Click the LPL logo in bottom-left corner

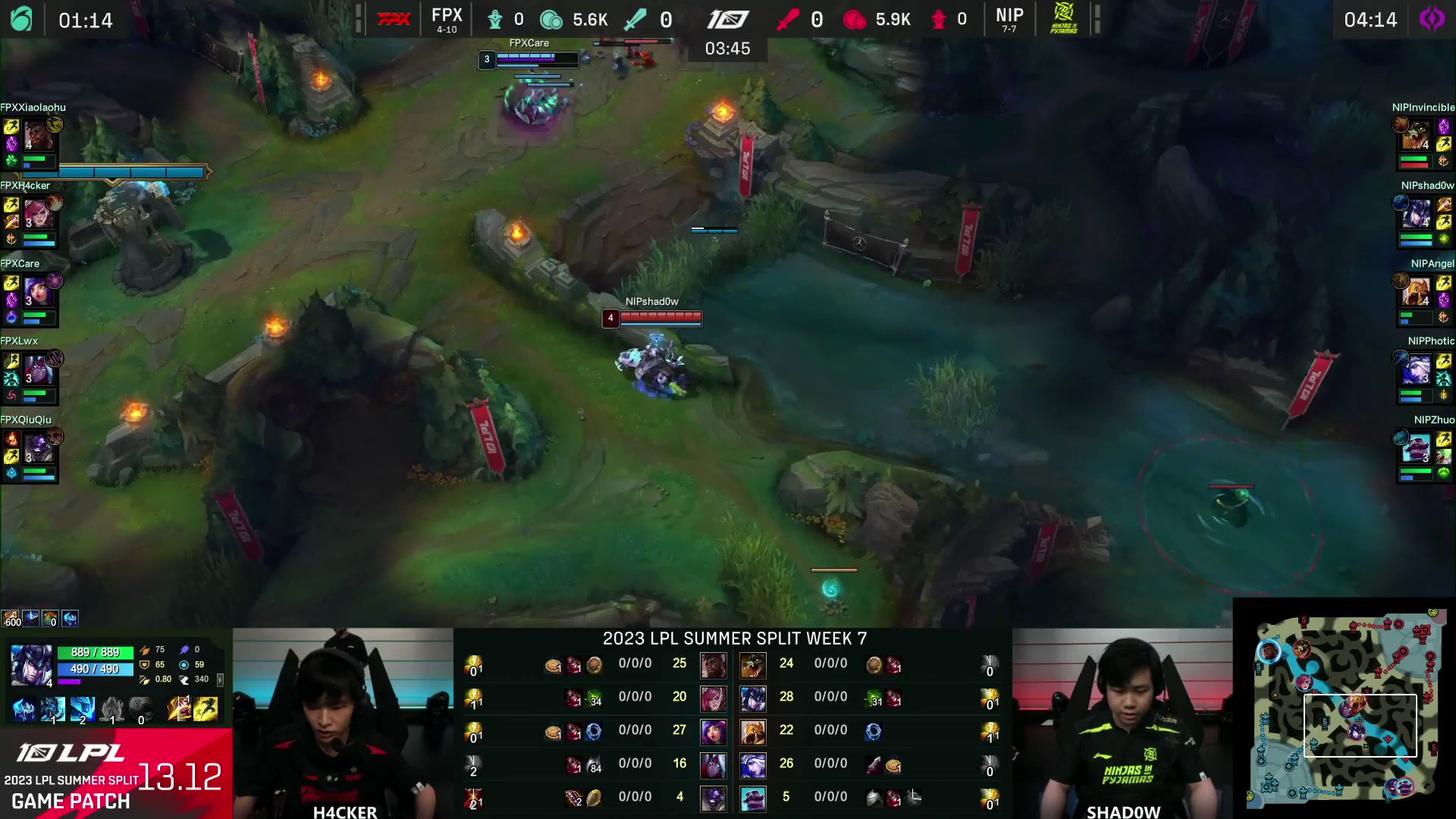(72, 753)
